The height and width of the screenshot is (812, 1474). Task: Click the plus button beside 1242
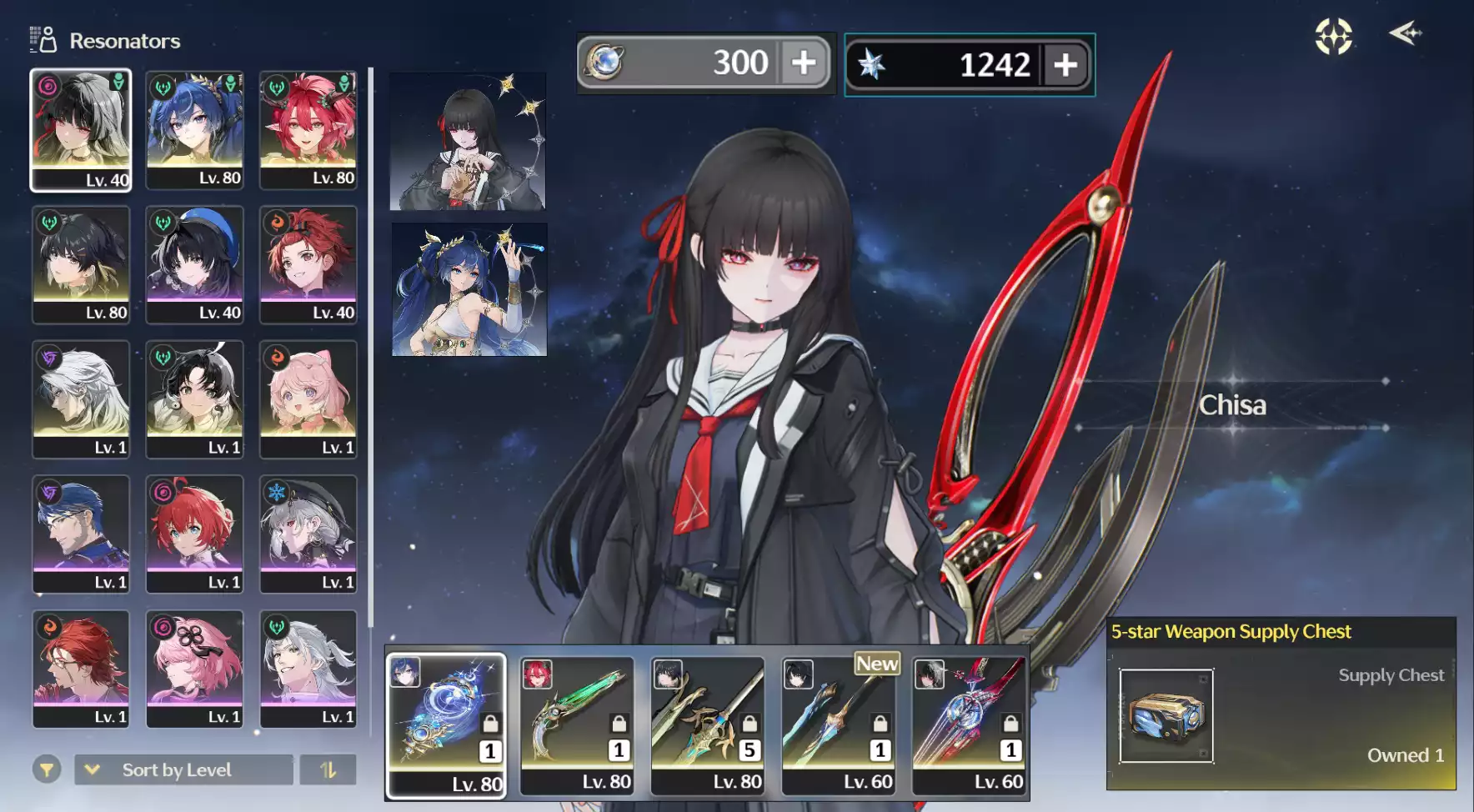click(x=1065, y=65)
